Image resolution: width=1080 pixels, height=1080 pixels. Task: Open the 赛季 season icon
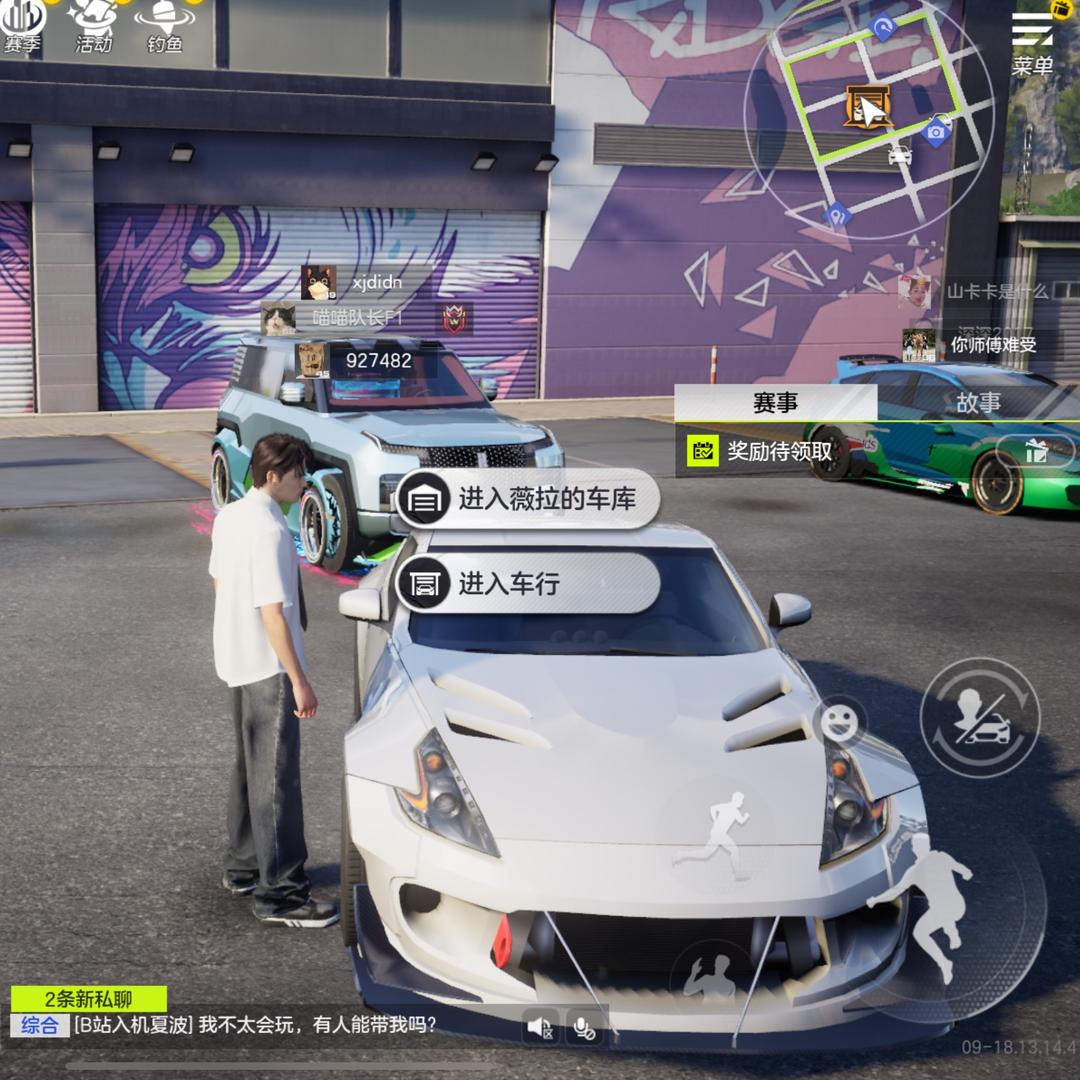point(22,25)
